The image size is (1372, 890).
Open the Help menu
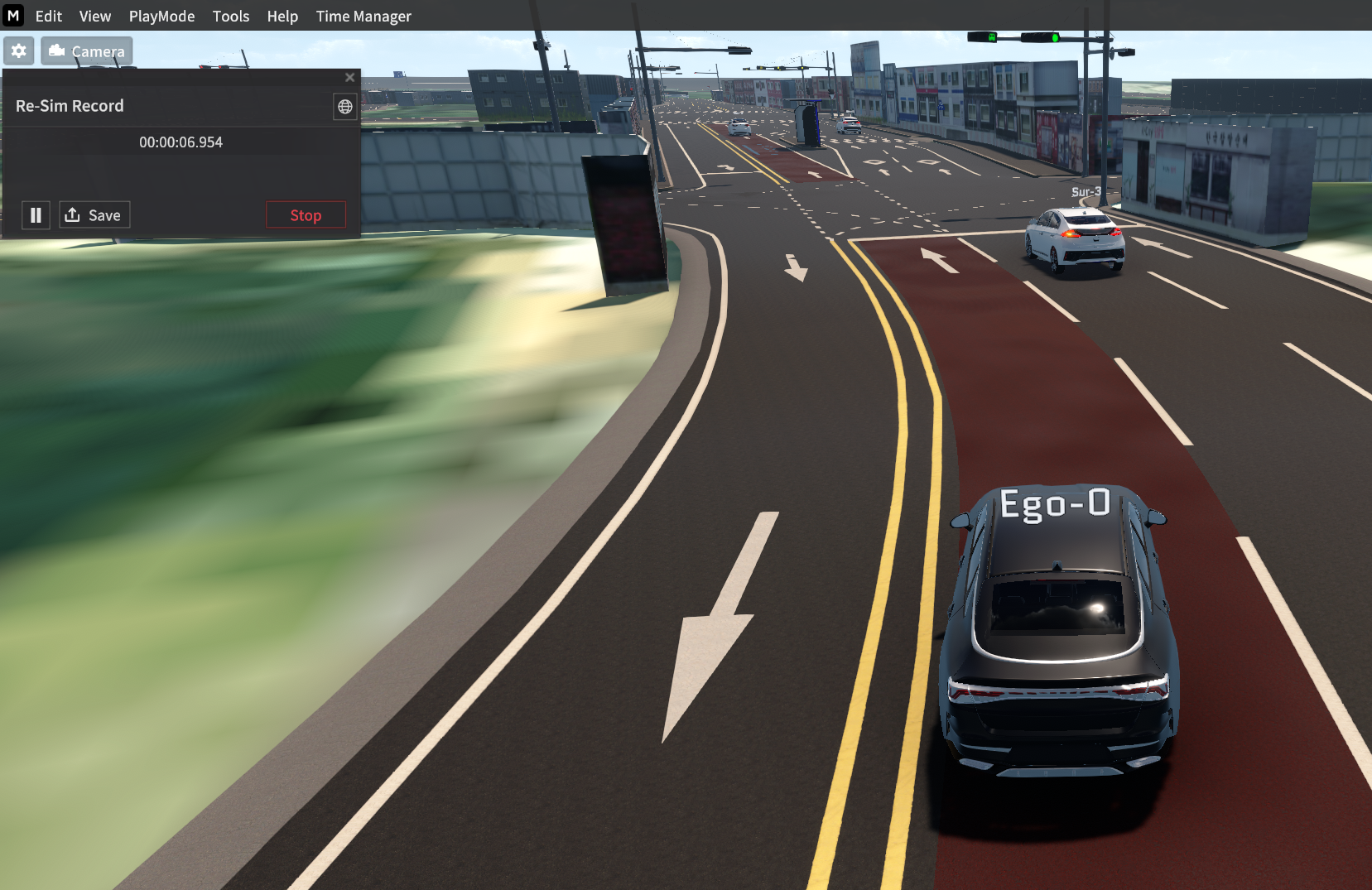[282, 17]
